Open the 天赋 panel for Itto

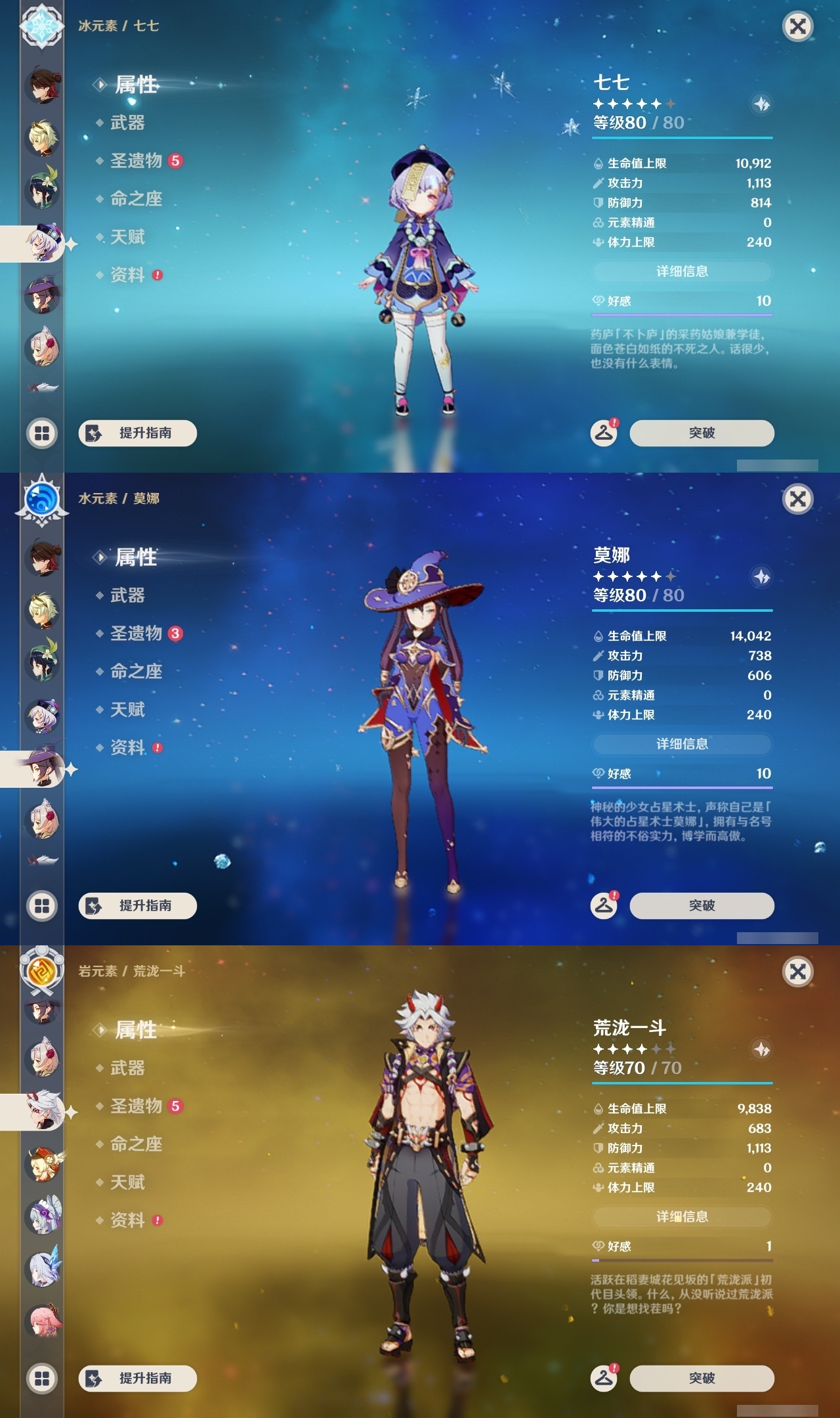tap(129, 1182)
